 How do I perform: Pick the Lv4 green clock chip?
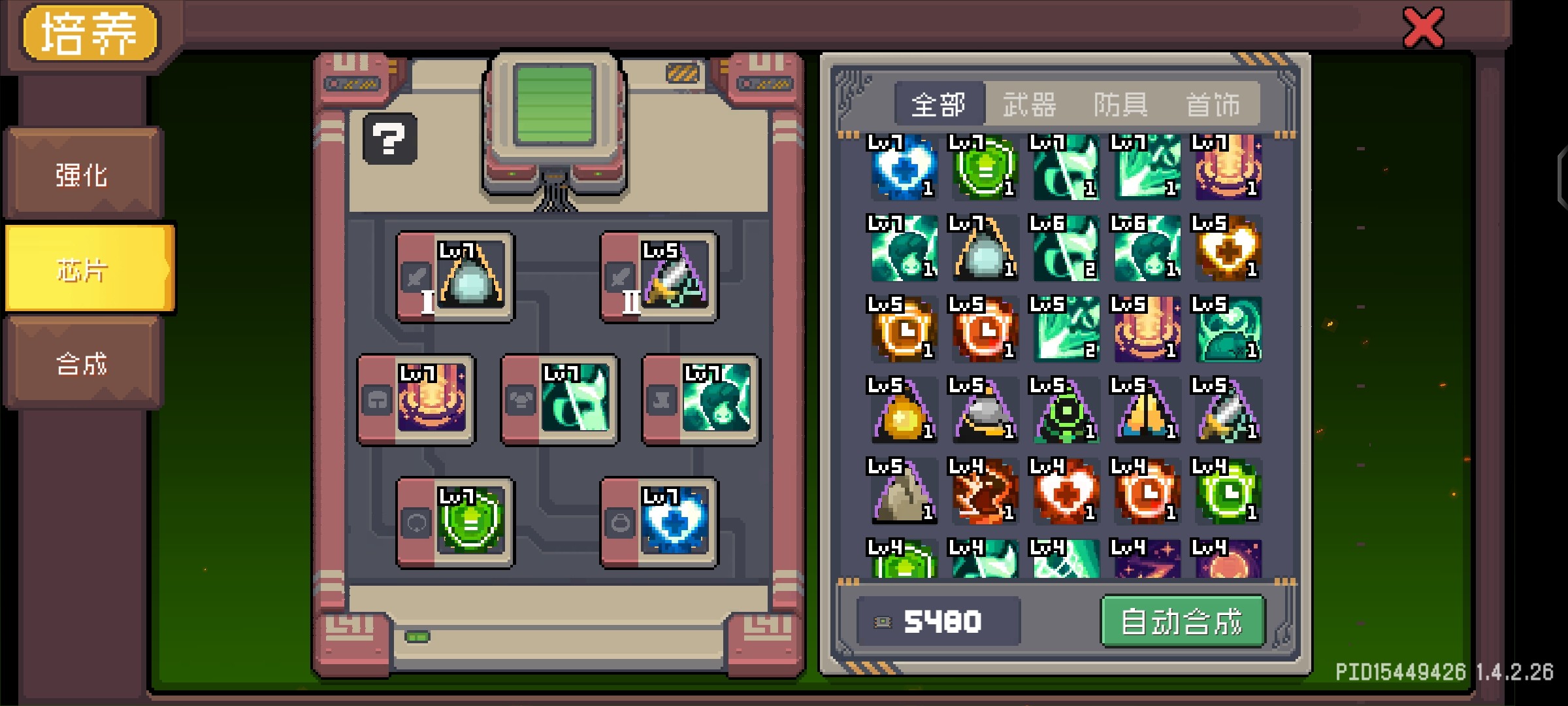pyautogui.click(x=1227, y=492)
